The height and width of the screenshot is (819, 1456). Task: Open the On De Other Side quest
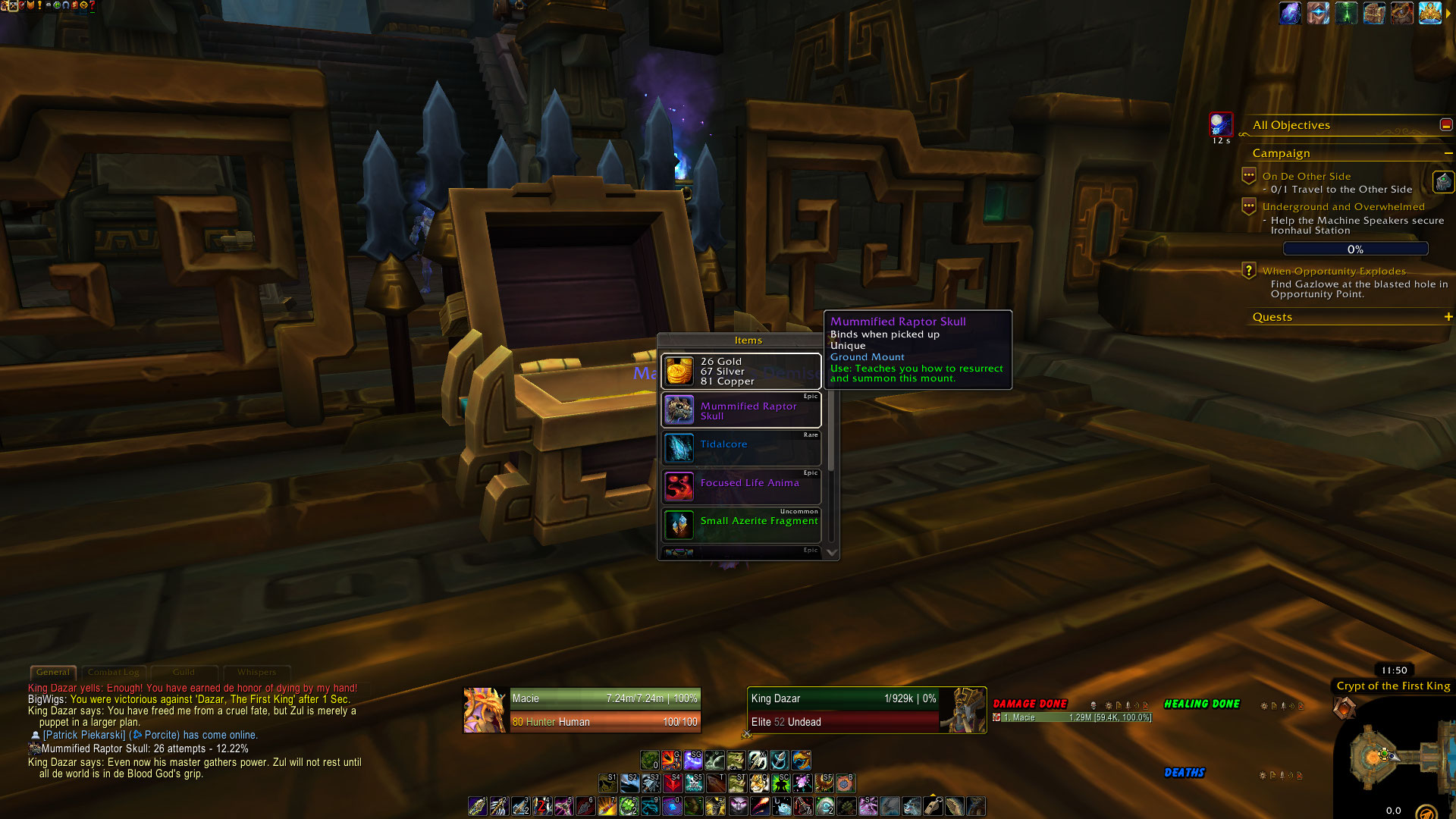(x=1306, y=176)
